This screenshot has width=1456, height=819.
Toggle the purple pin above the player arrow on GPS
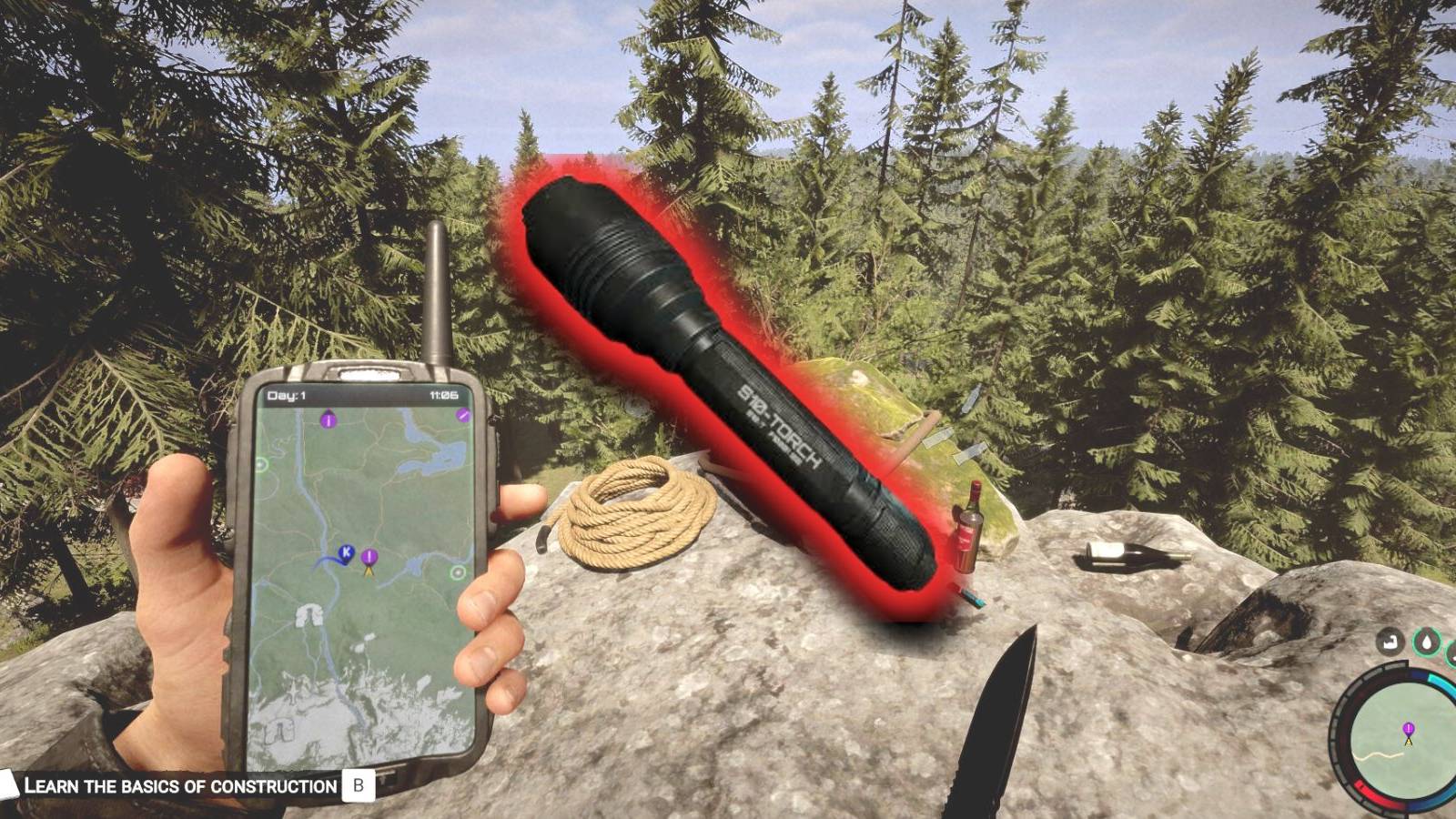point(369,557)
